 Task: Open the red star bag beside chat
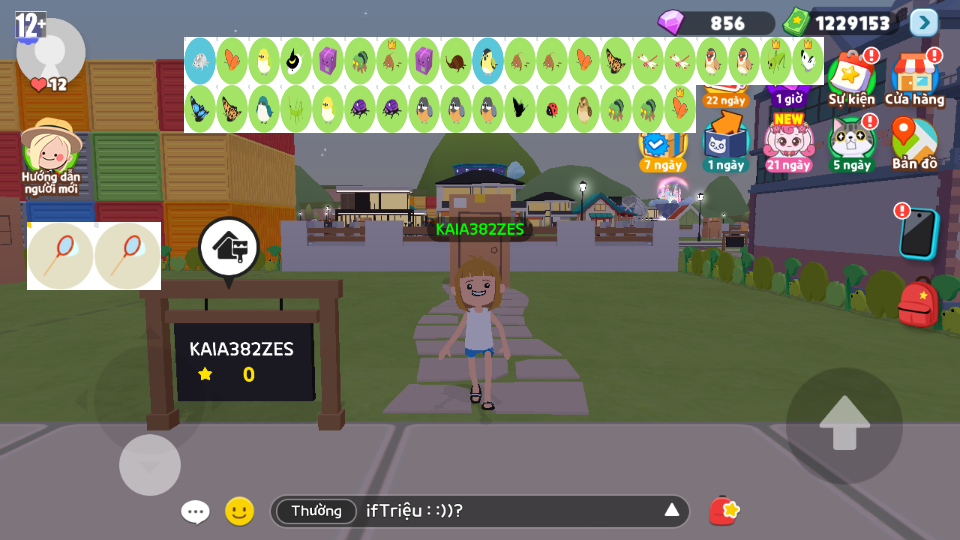(x=724, y=511)
